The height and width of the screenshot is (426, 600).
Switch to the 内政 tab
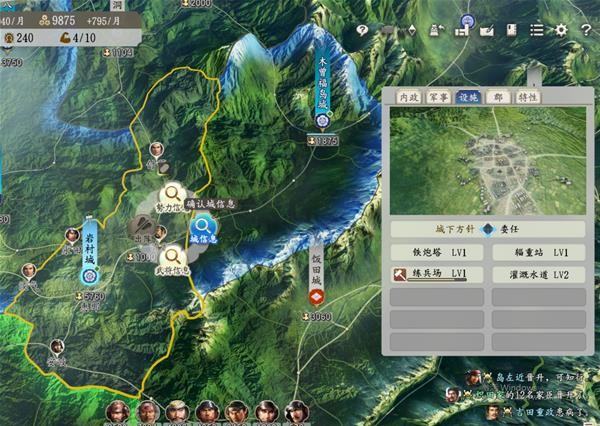click(x=407, y=97)
